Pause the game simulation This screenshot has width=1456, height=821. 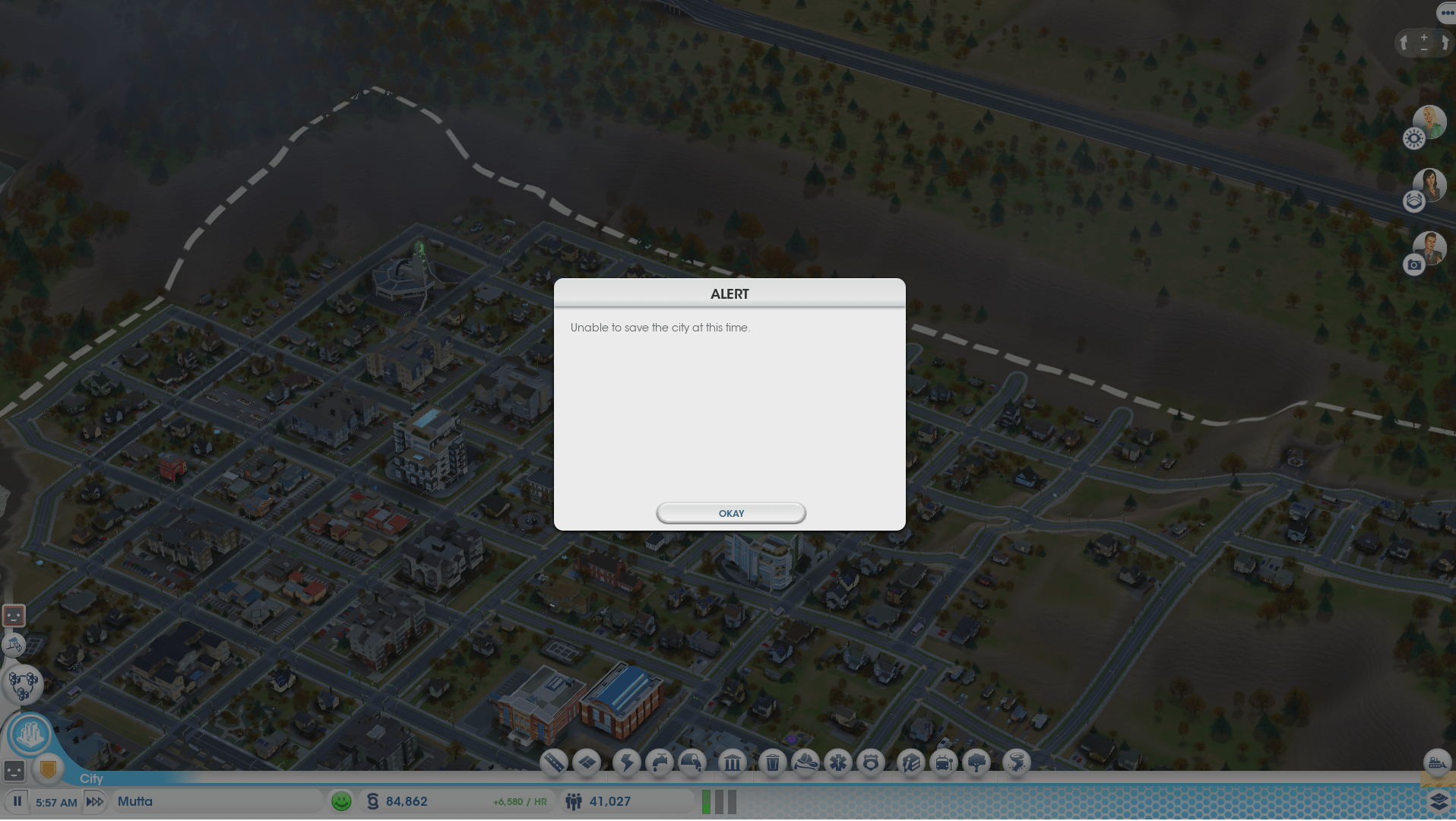17,801
